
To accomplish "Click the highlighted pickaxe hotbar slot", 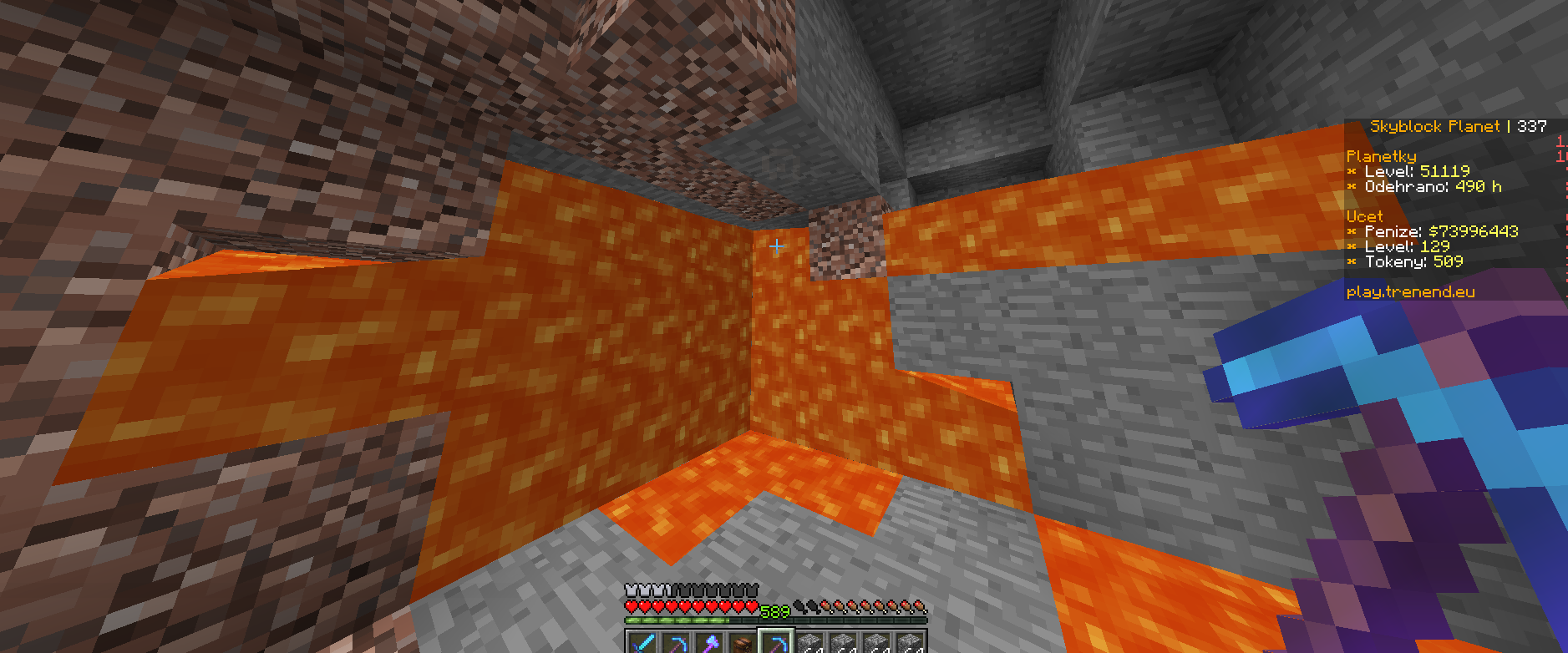I will pos(776,644).
